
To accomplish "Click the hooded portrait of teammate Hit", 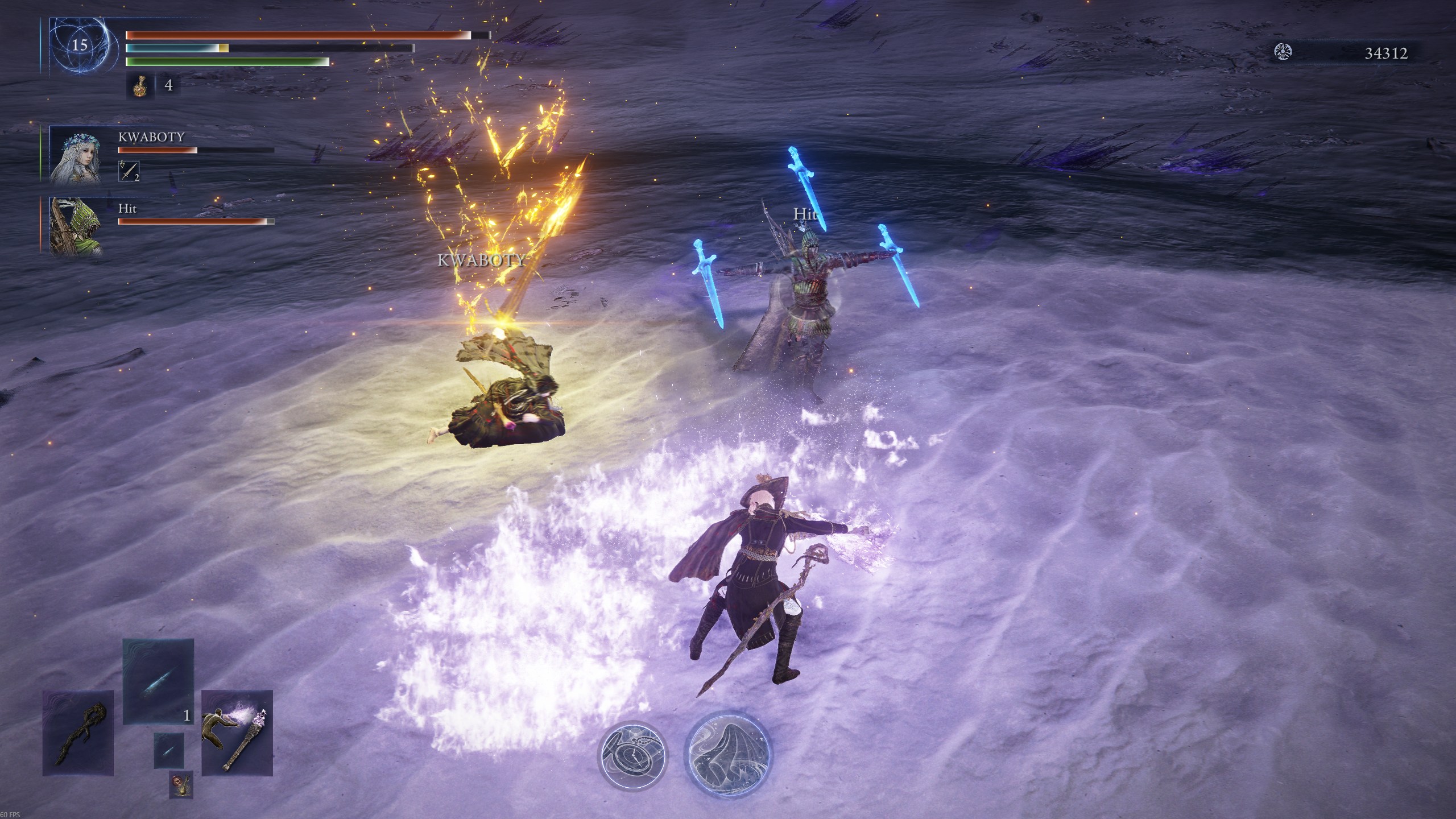I will pyautogui.click(x=75, y=225).
